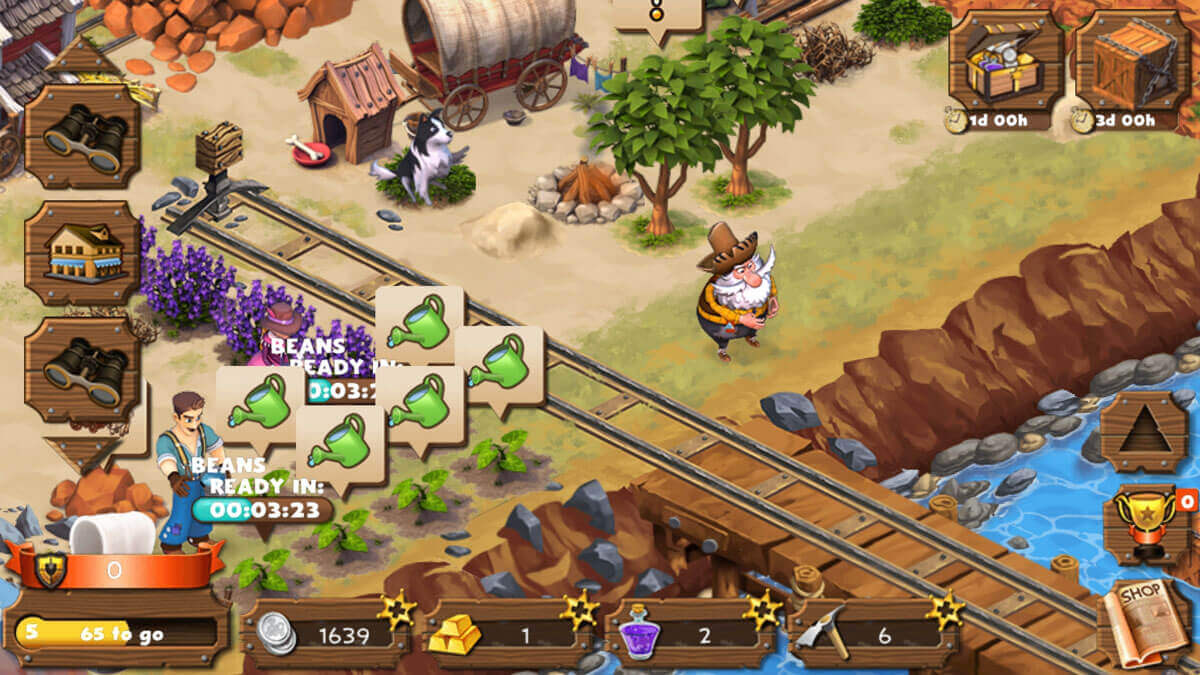Image resolution: width=1200 pixels, height=675 pixels.
Task: Open the house building quest icon
Action: tap(83, 253)
